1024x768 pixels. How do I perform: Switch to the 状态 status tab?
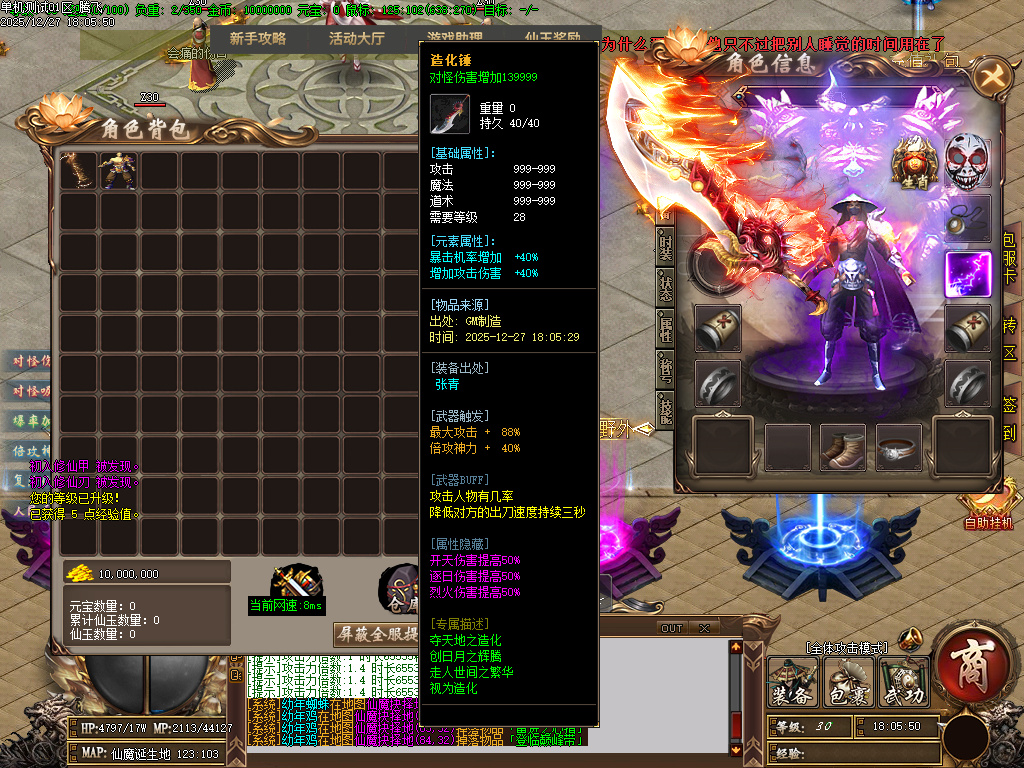click(x=665, y=284)
